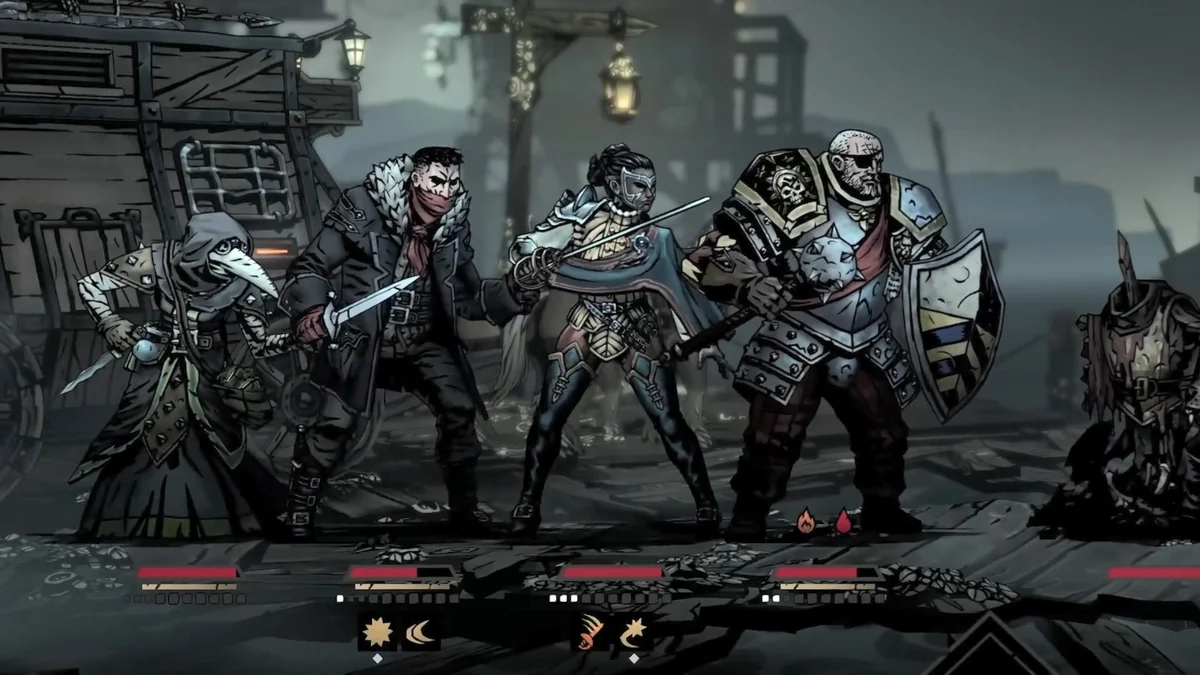Click the starburst crit token icon

click(379, 632)
